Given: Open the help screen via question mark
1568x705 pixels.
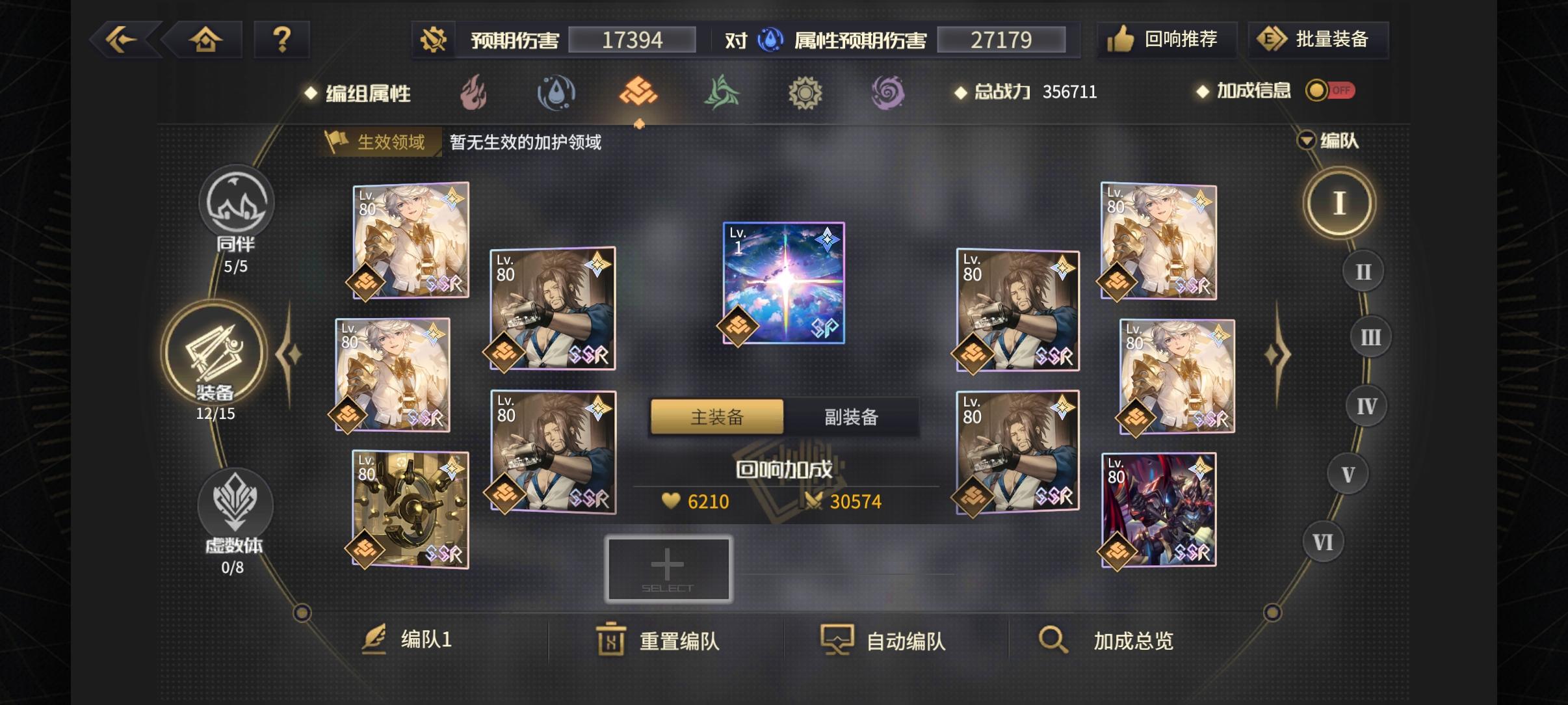Looking at the screenshot, I should point(282,39).
